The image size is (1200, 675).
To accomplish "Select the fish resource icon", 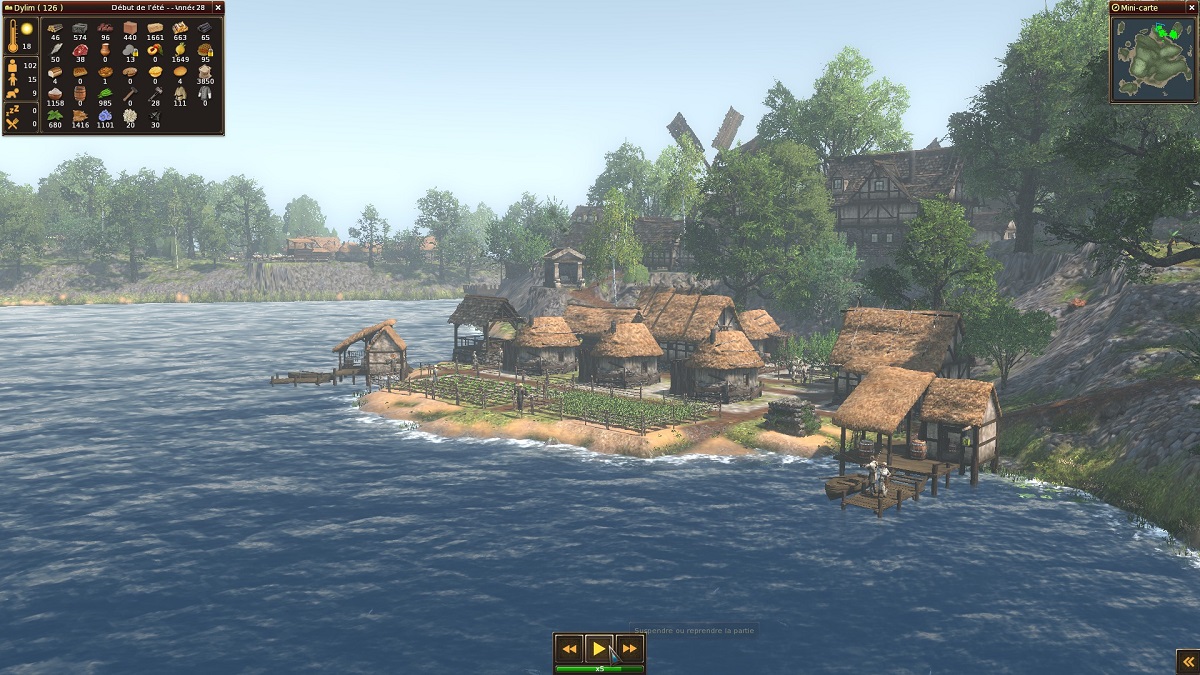I will coord(55,49).
